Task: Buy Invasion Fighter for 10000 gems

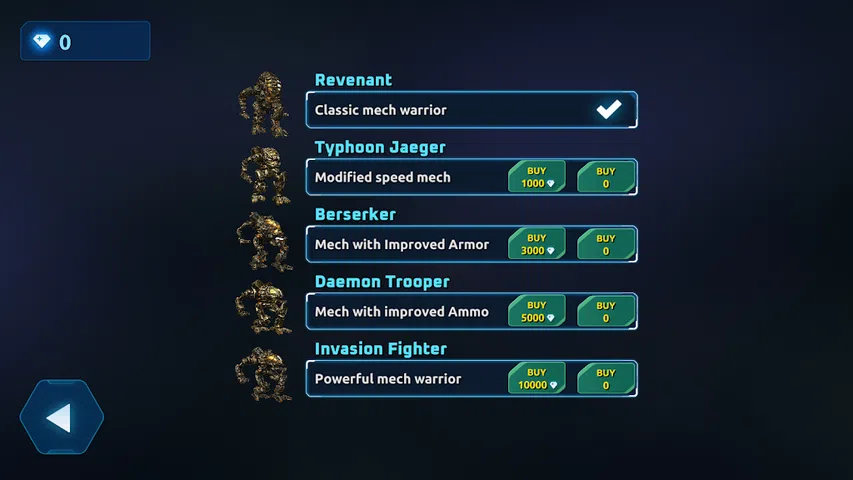Action: click(x=537, y=378)
